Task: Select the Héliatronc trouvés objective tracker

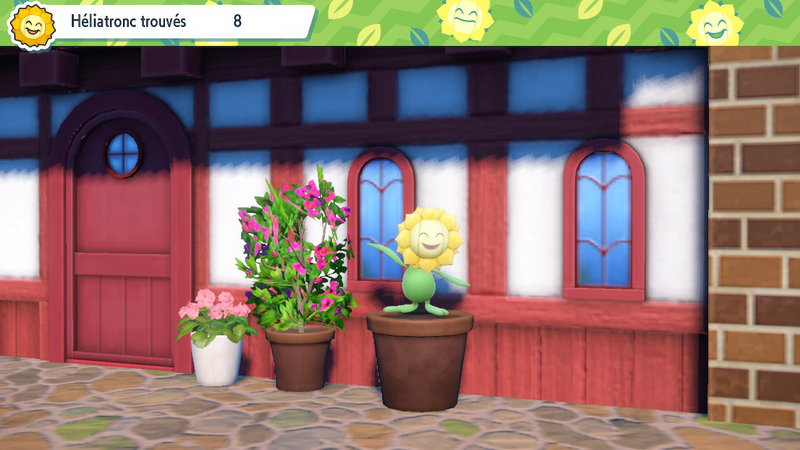Action: (x=160, y=21)
